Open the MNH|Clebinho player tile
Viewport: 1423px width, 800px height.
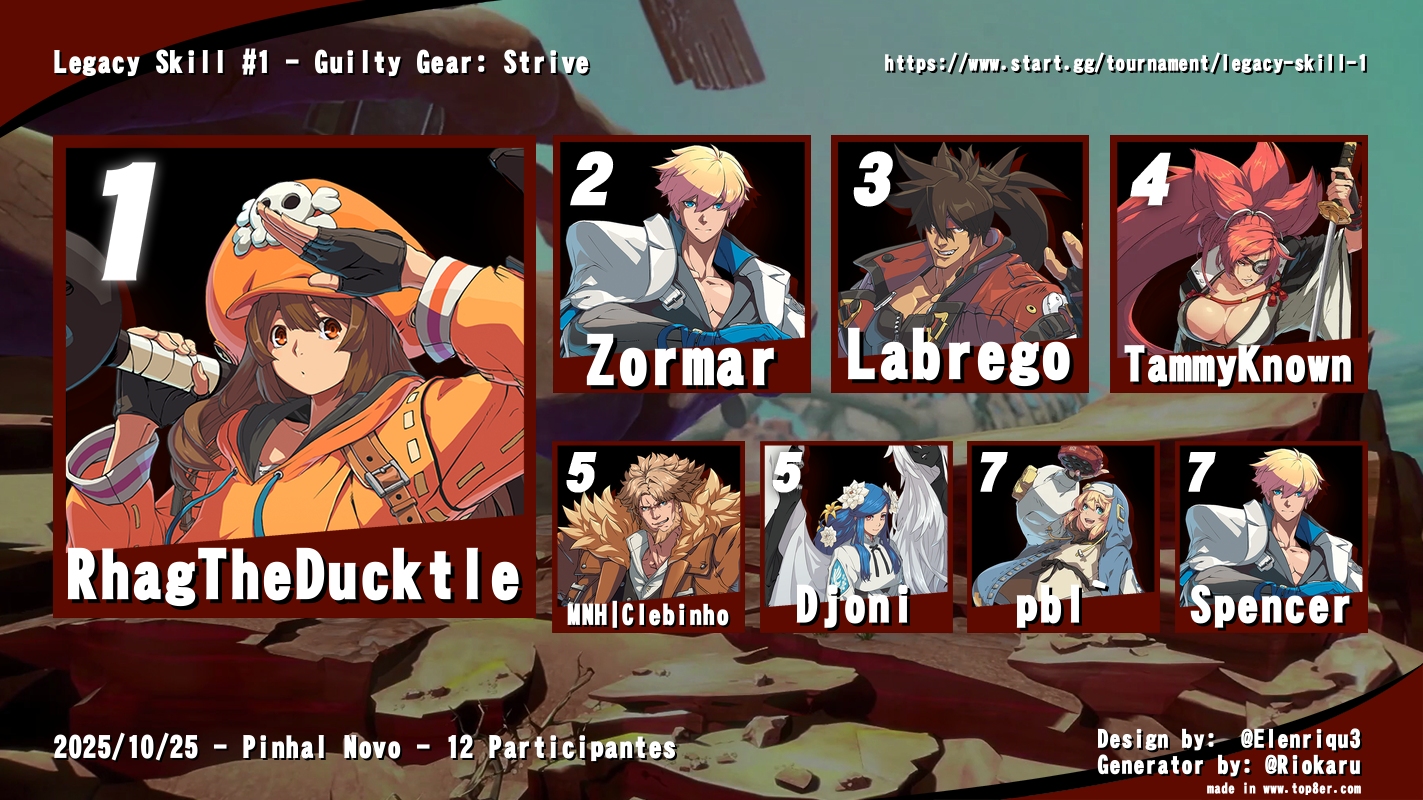(x=648, y=536)
